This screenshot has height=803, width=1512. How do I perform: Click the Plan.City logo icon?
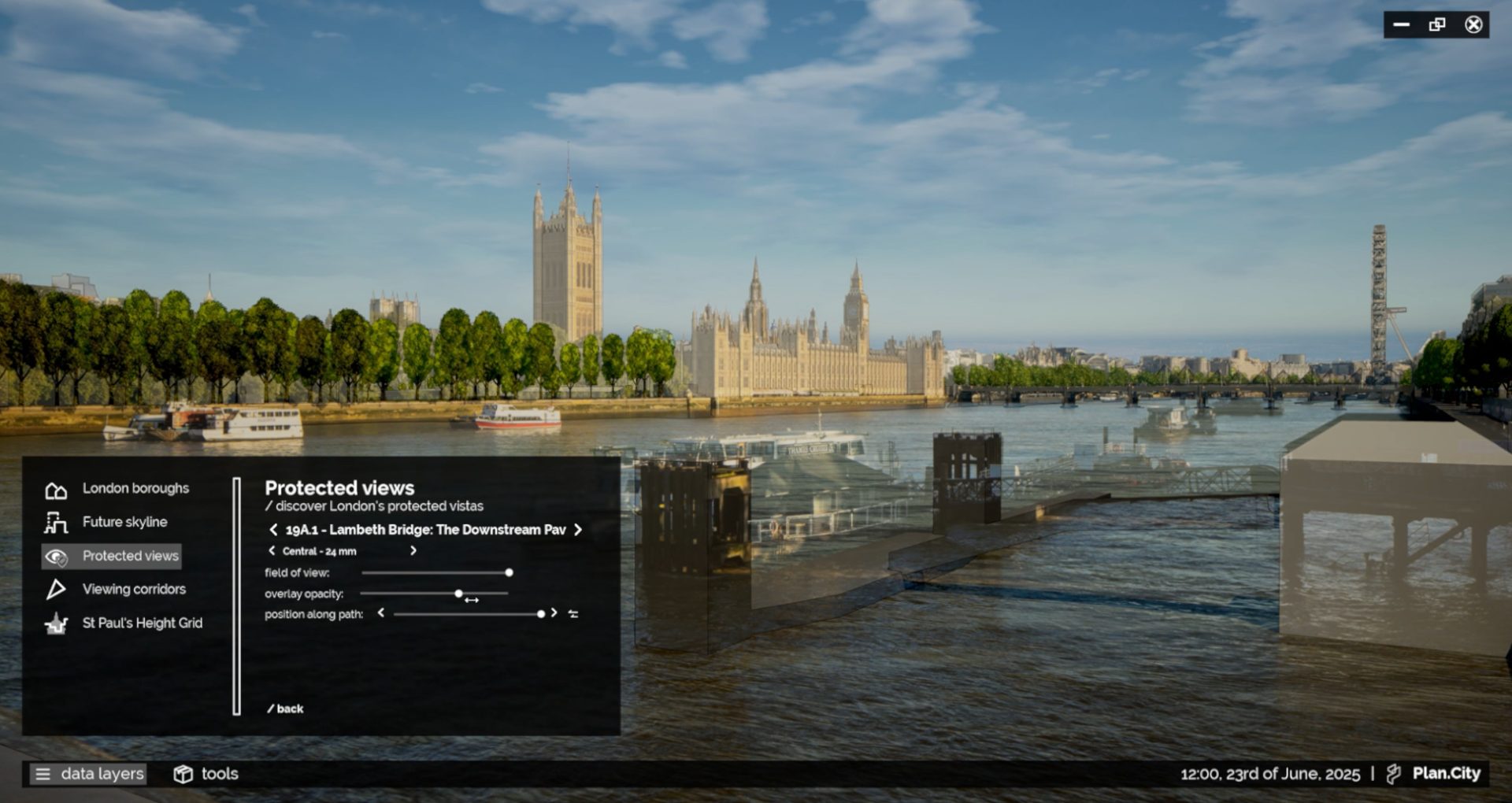1394,773
